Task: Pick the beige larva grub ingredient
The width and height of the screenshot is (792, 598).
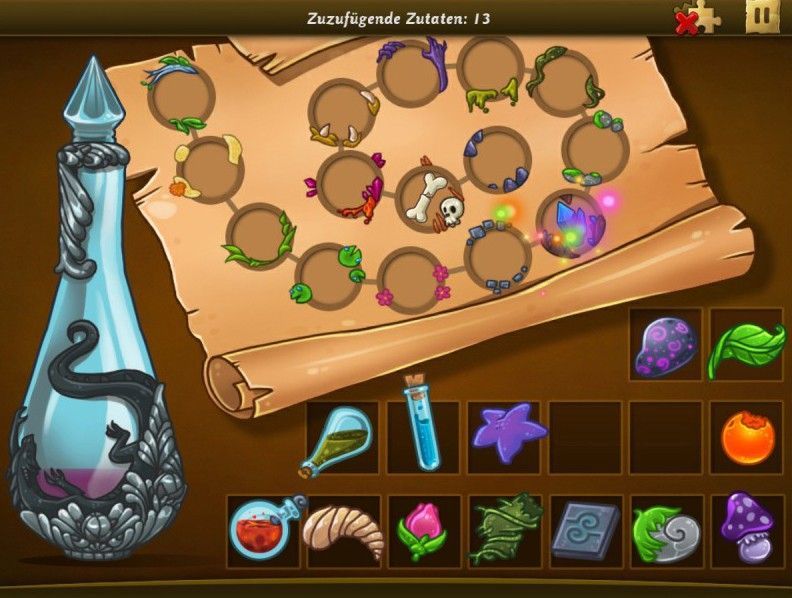Action: 342,530
